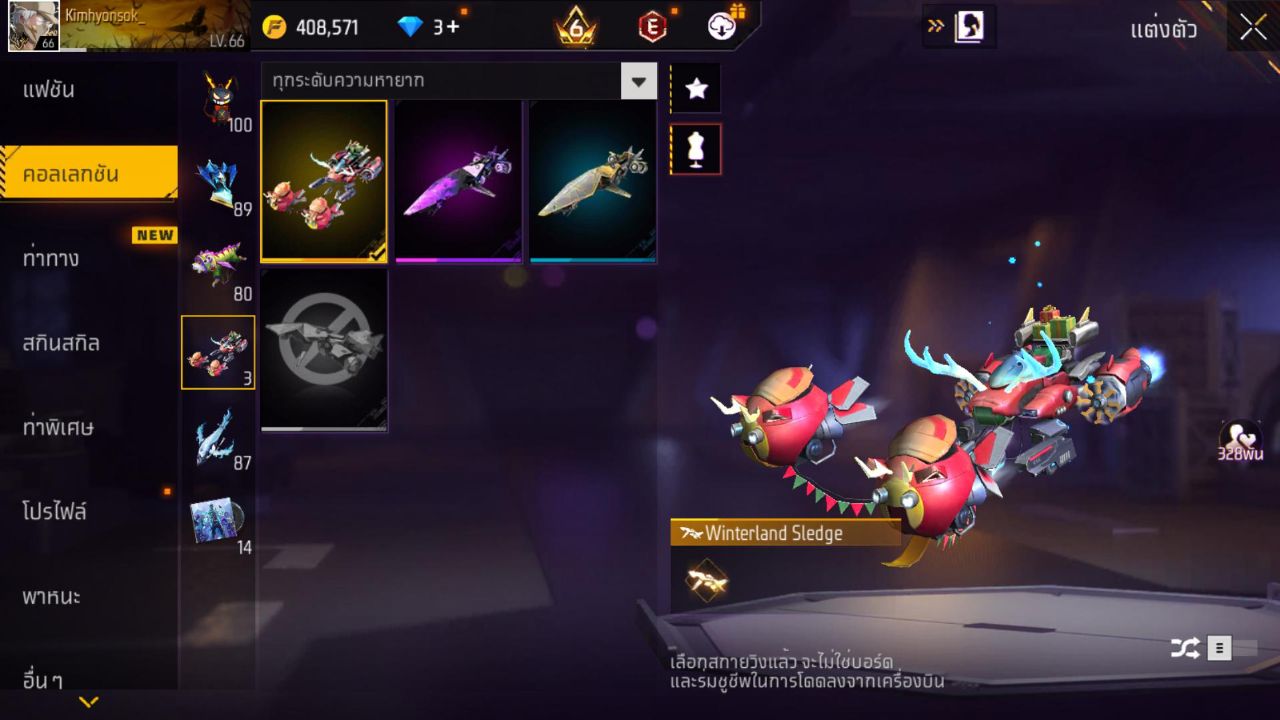Select the unequip skyboard tile
Image resolution: width=1280 pixels, height=720 pixels.
point(324,349)
